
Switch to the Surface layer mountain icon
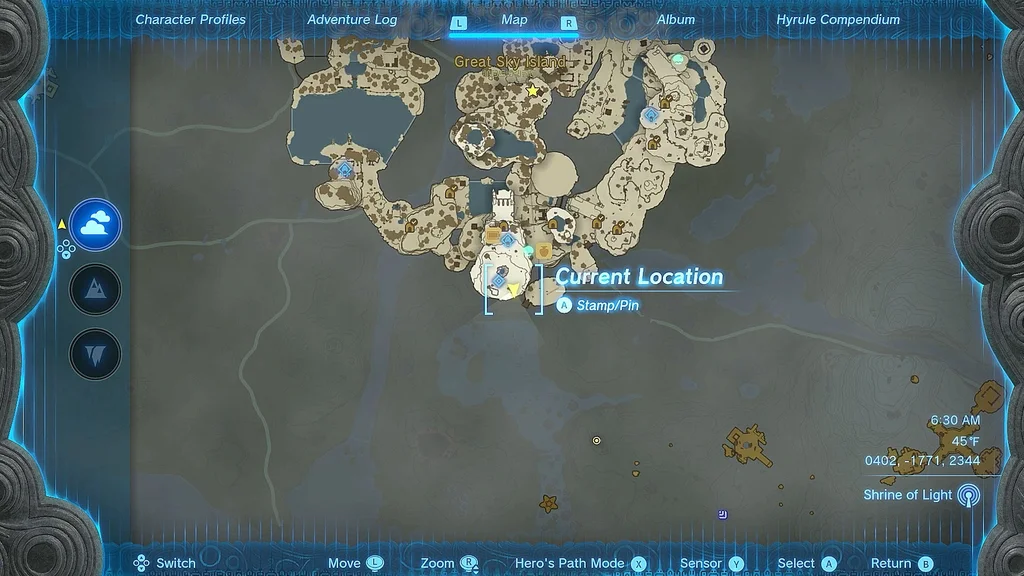[x=96, y=290]
